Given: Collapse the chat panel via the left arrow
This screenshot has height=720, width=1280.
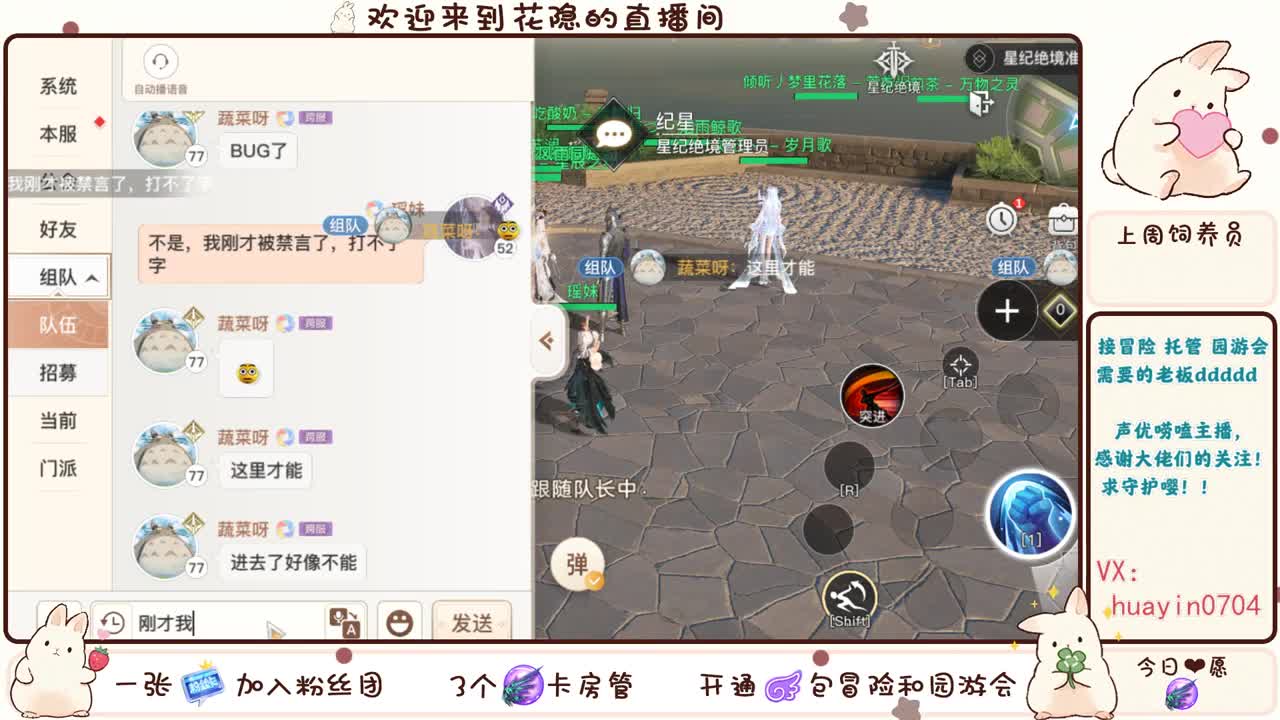Looking at the screenshot, I should pos(547,340).
